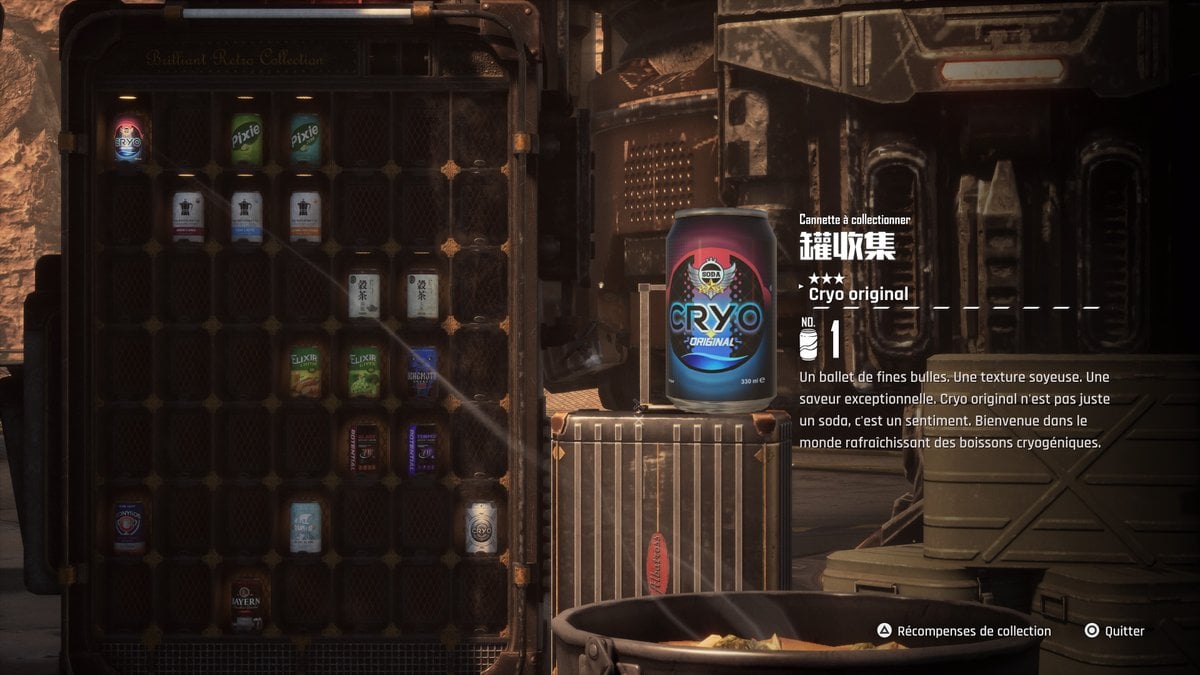Screen dimensions: 1200x675
Task: Select the Bayern can
Action: pos(246,604)
